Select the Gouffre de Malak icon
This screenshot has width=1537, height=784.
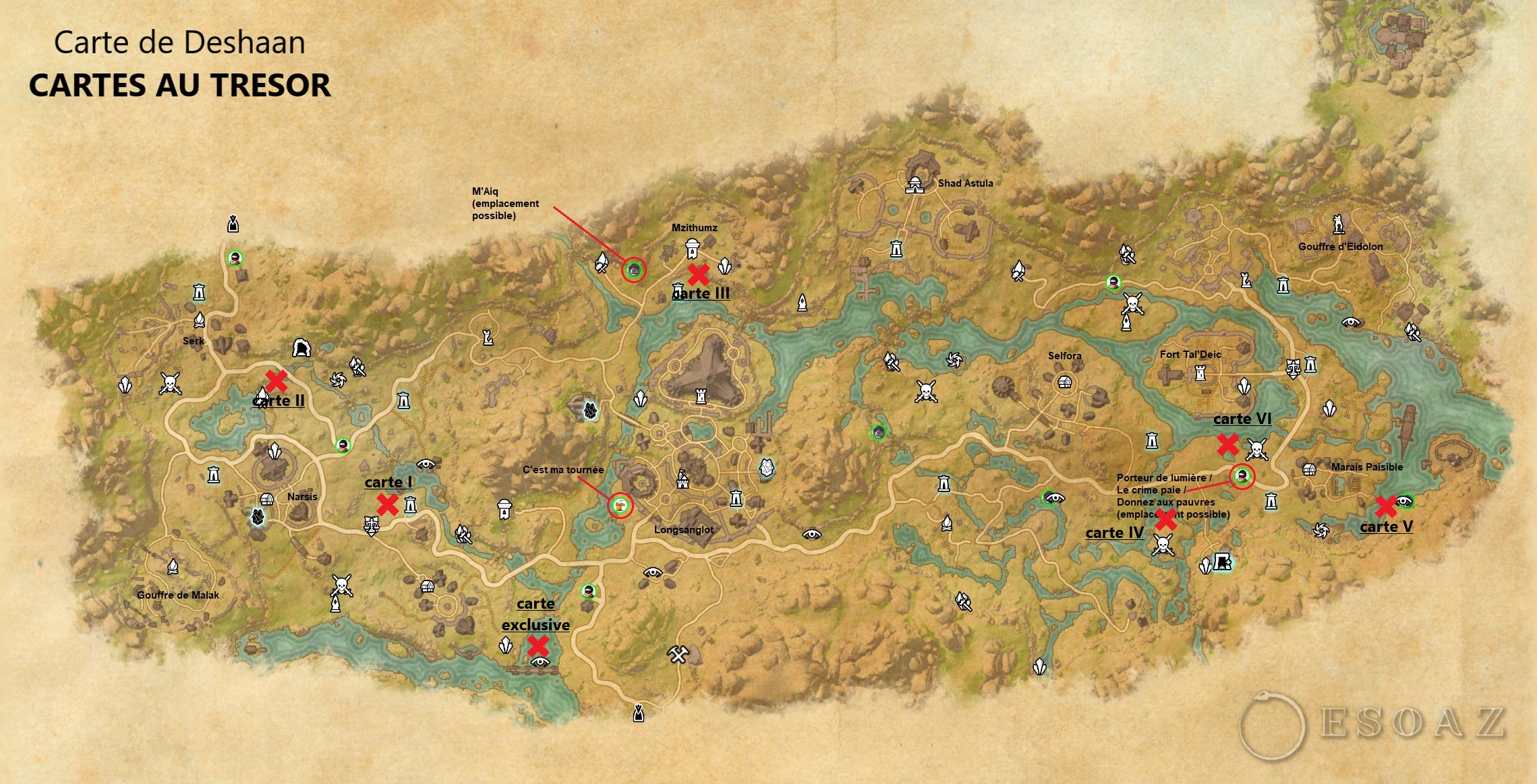point(173,568)
